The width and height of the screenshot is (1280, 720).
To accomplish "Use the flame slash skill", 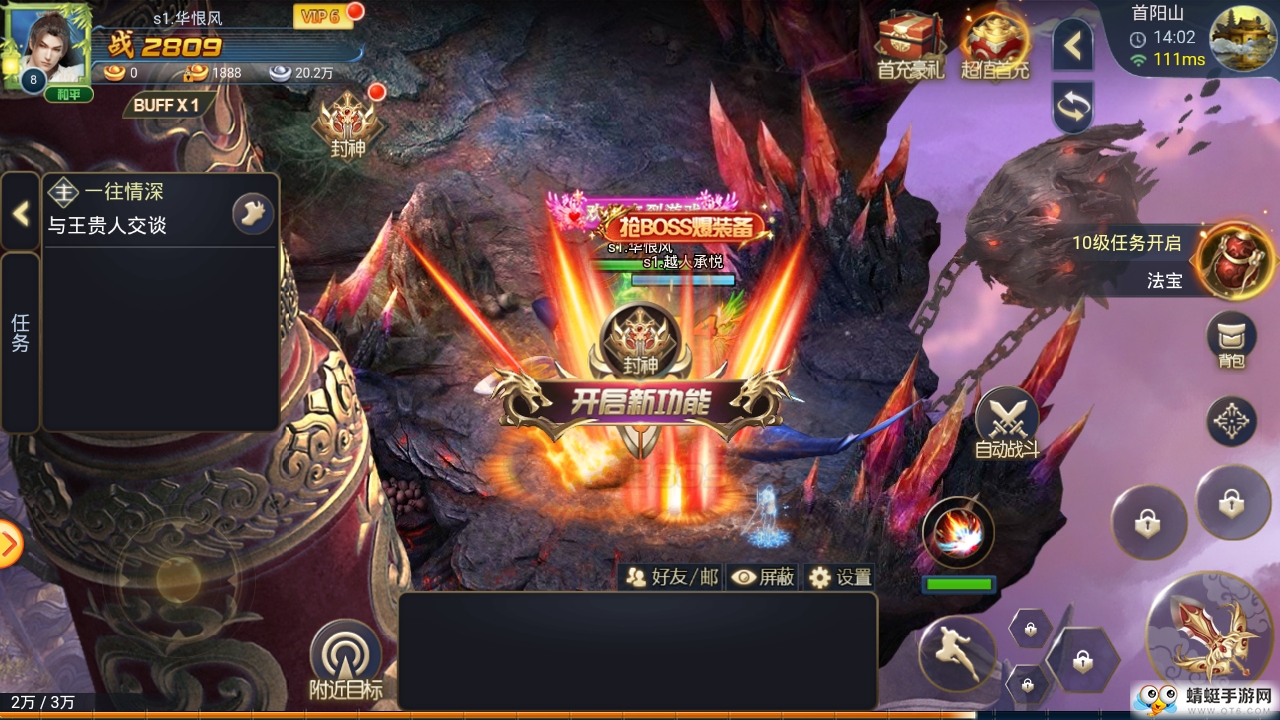I will click(957, 533).
